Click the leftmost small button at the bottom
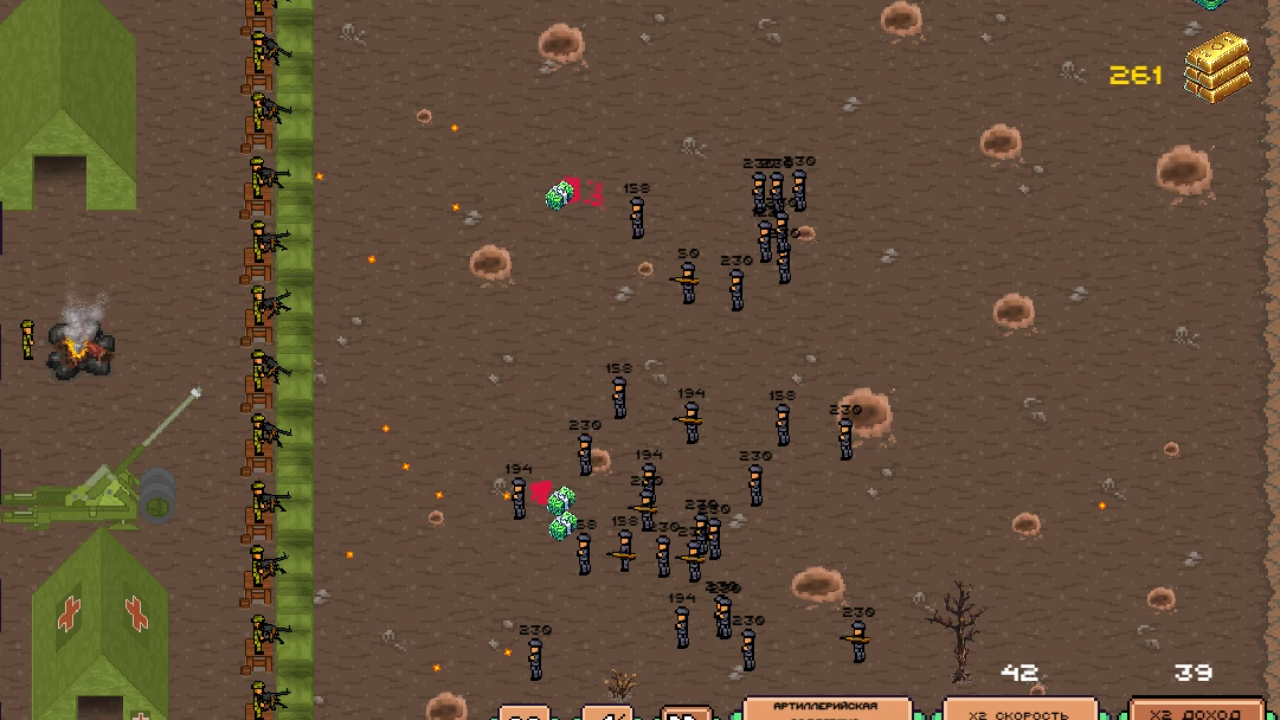The width and height of the screenshot is (1280, 720). click(522, 716)
